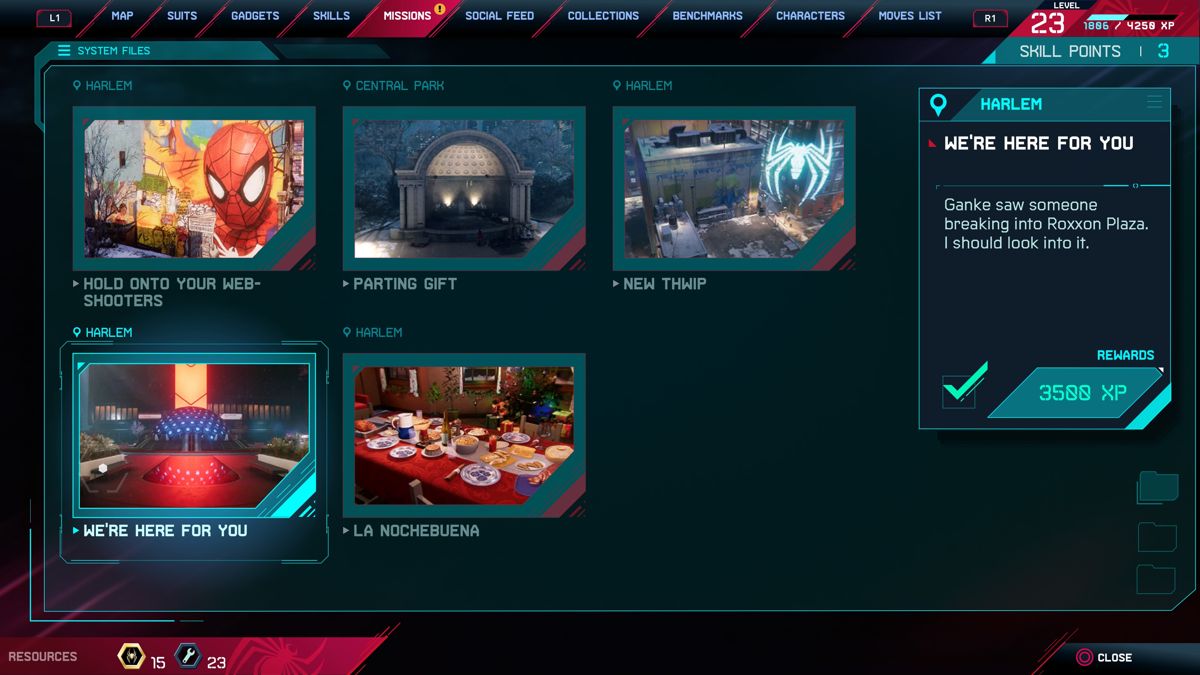Screen dimensions: 1200x675
Task: Choose the Parting Gift mission thumbnail
Action: (464, 189)
